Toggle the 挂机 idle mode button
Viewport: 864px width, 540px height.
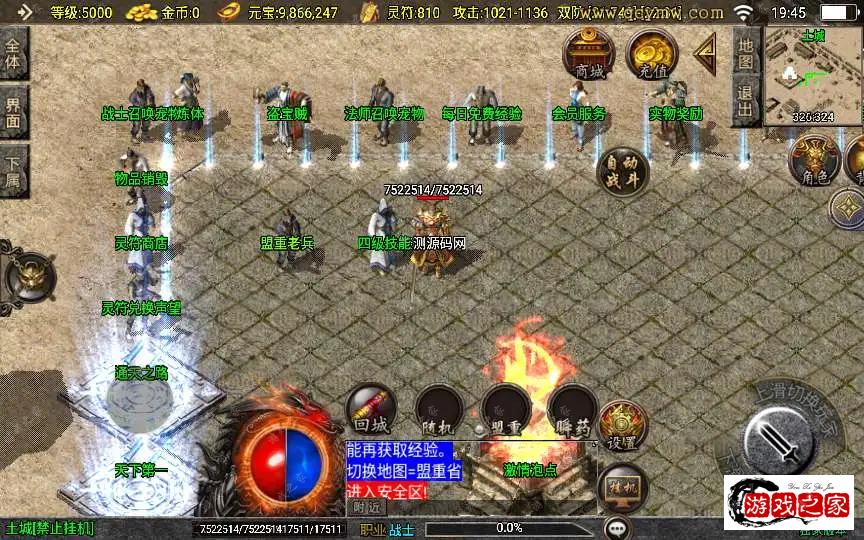tap(622, 490)
